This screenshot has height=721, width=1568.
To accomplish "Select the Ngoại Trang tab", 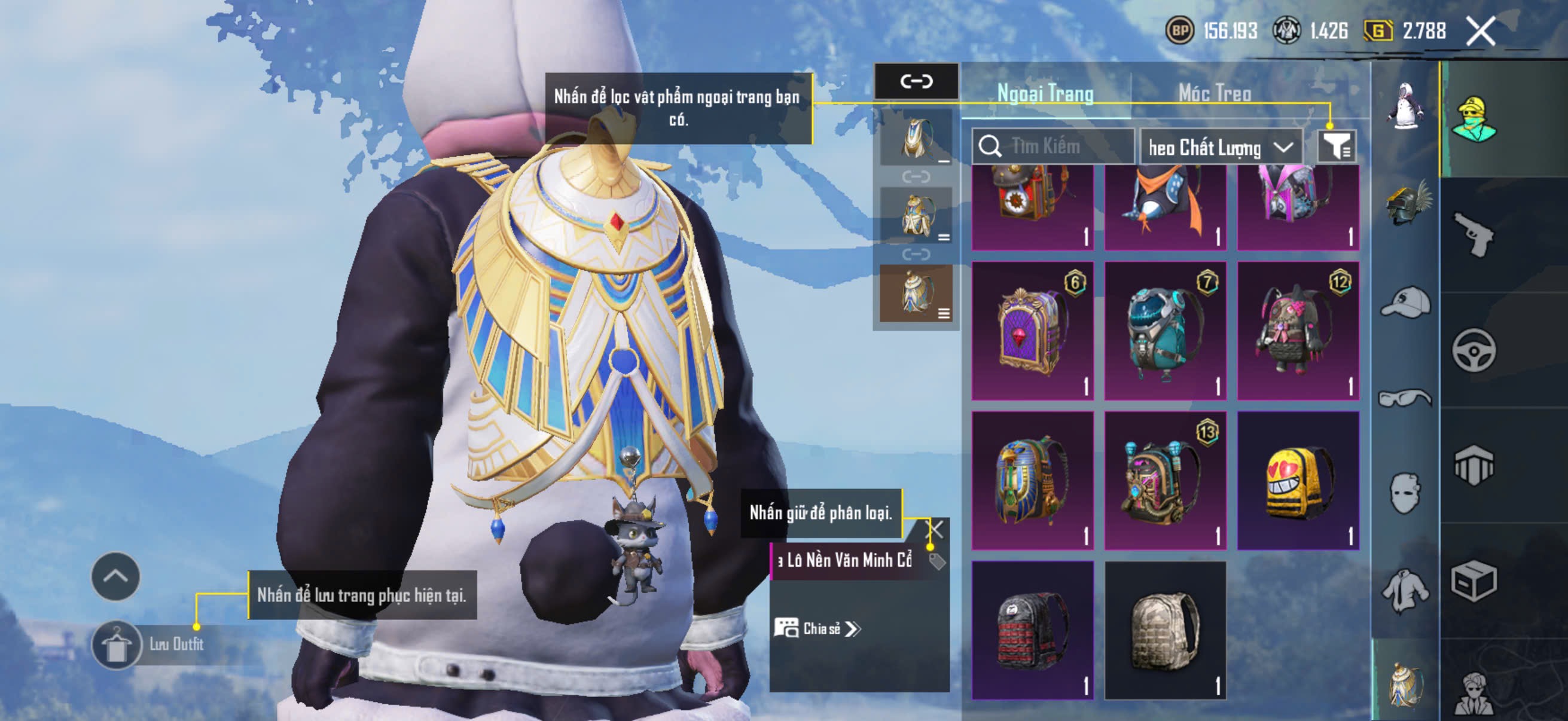I will point(1045,93).
